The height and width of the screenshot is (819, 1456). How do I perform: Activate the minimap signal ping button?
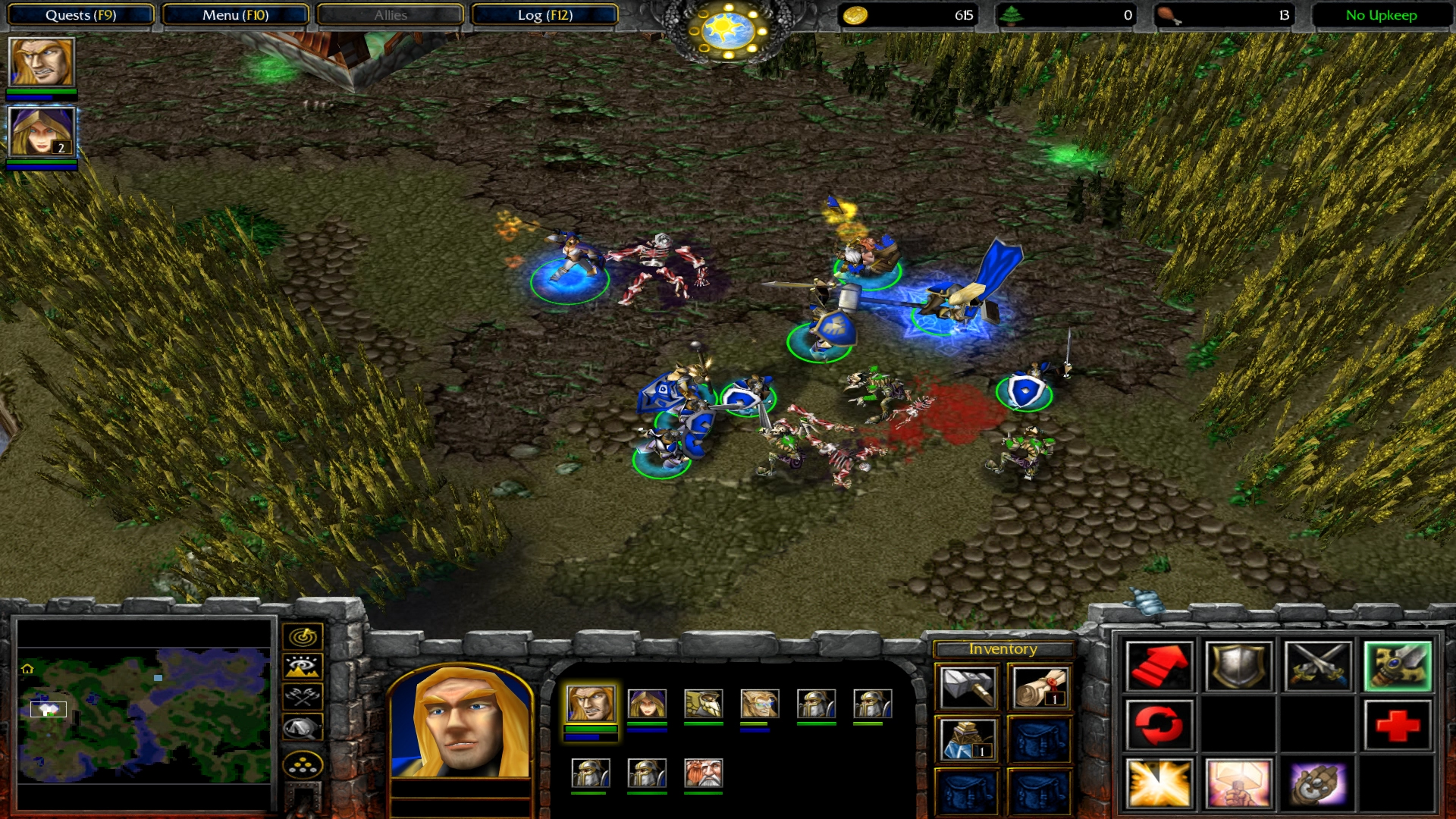coord(303,636)
